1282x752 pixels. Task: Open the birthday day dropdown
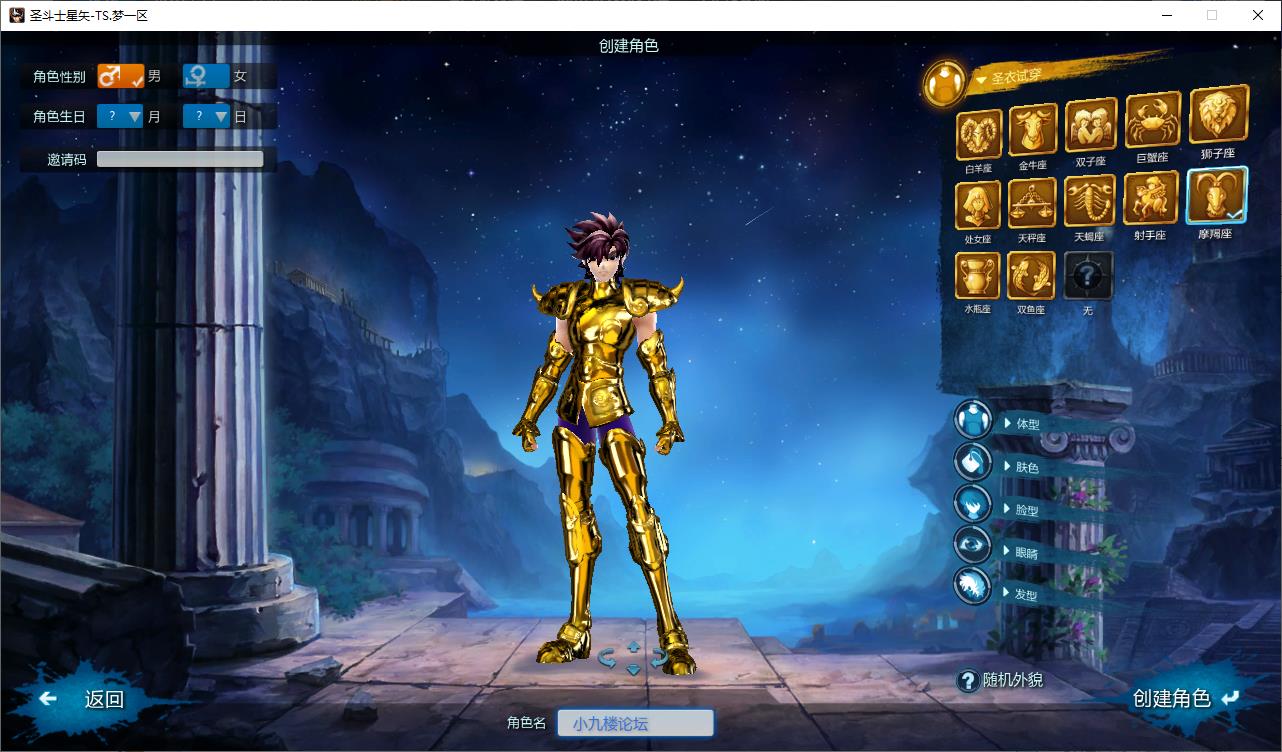click(x=207, y=116)
